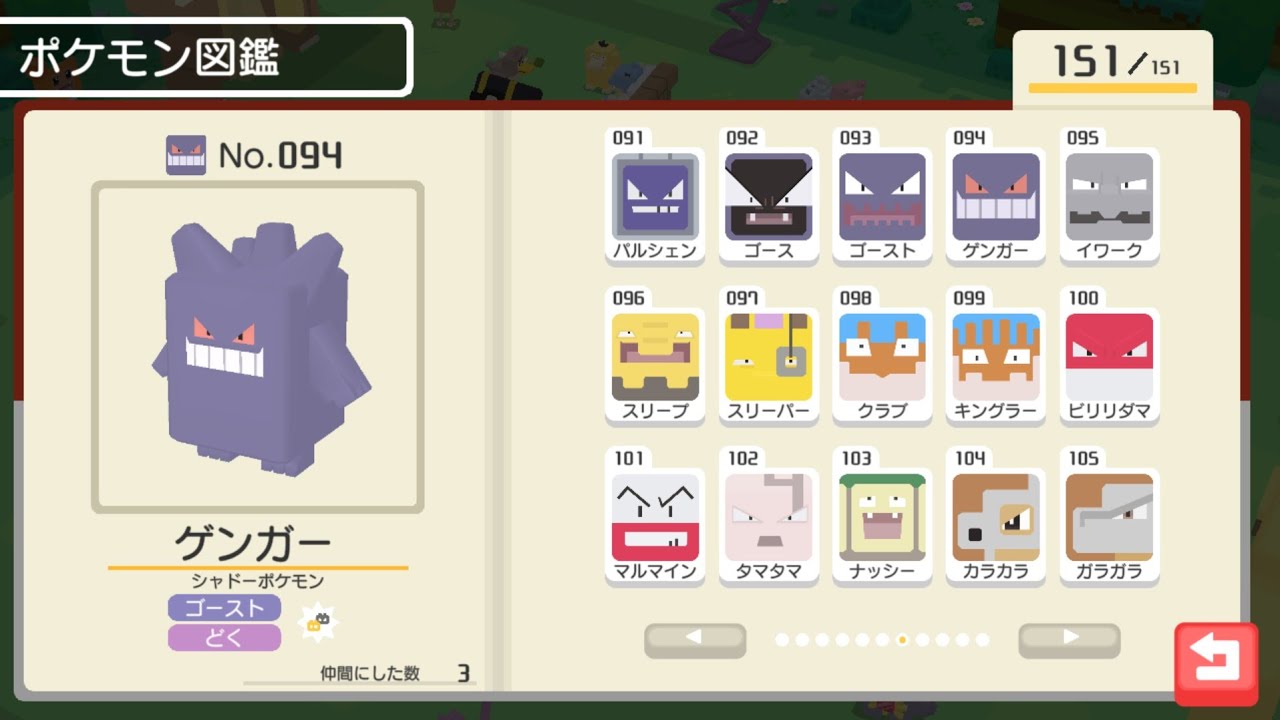
Task: Open the Iwark (Onix) entry 095
Action: click(x=1110, y=195)
